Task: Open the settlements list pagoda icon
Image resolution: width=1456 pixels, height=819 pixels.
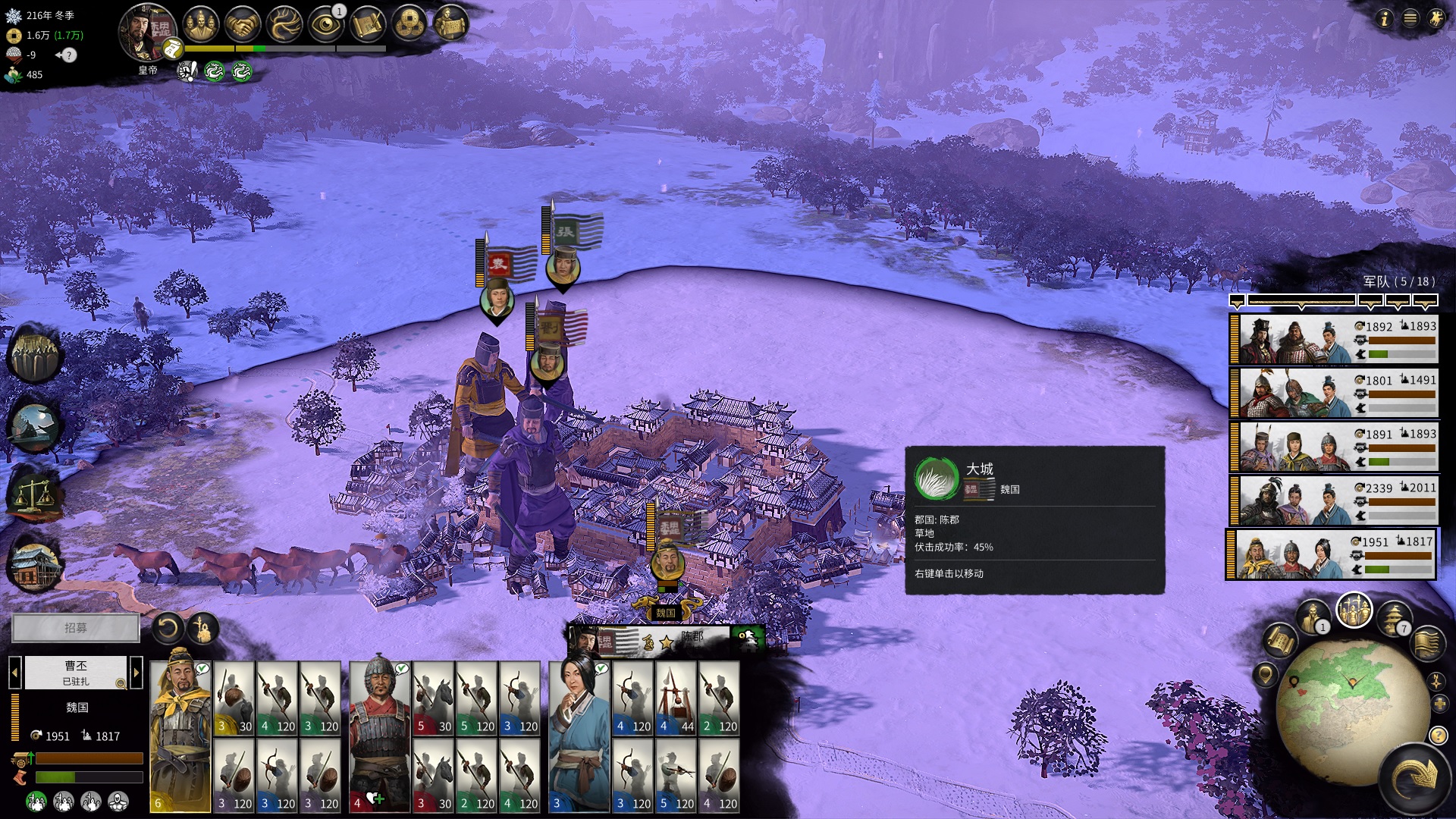Action: (1393, 619)
